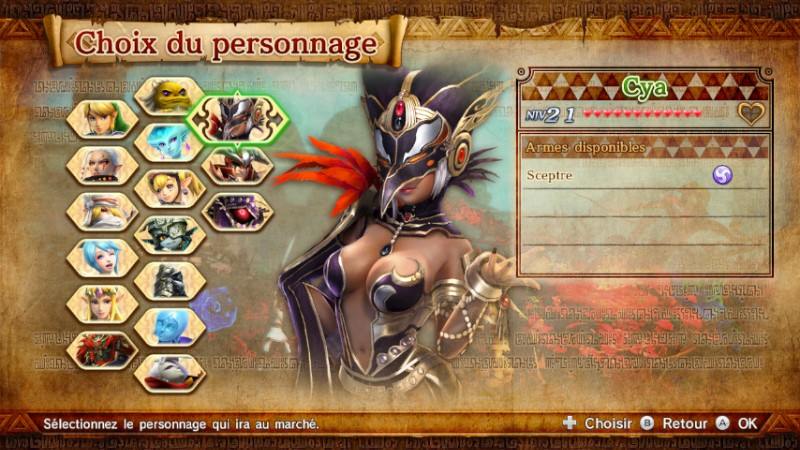Choose Princess Zelda's portrait

click(103, 303)
